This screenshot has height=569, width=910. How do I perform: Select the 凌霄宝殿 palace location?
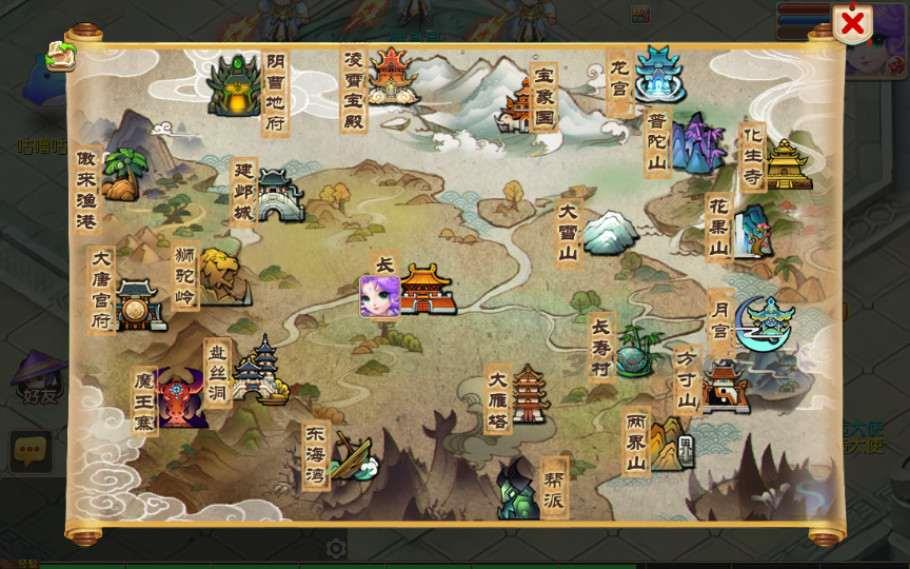click(391, 76)
